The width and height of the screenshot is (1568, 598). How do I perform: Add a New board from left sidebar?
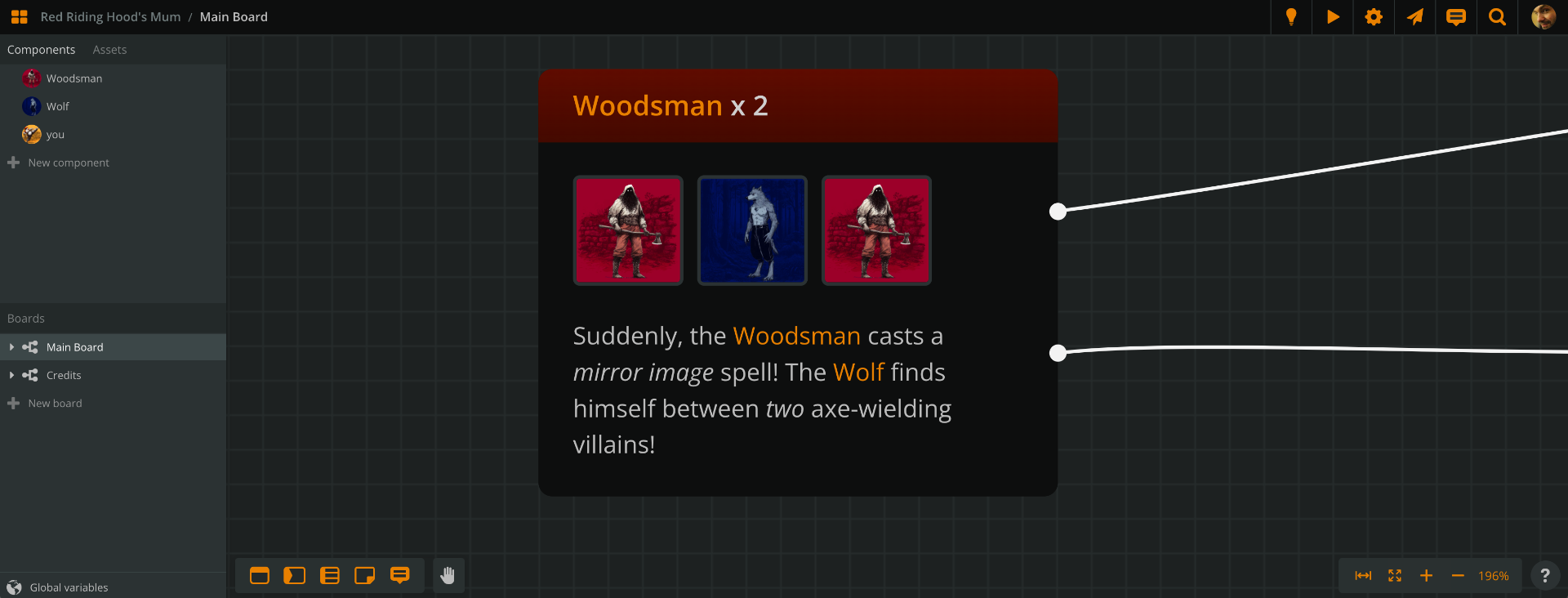(x=55, y=403)
